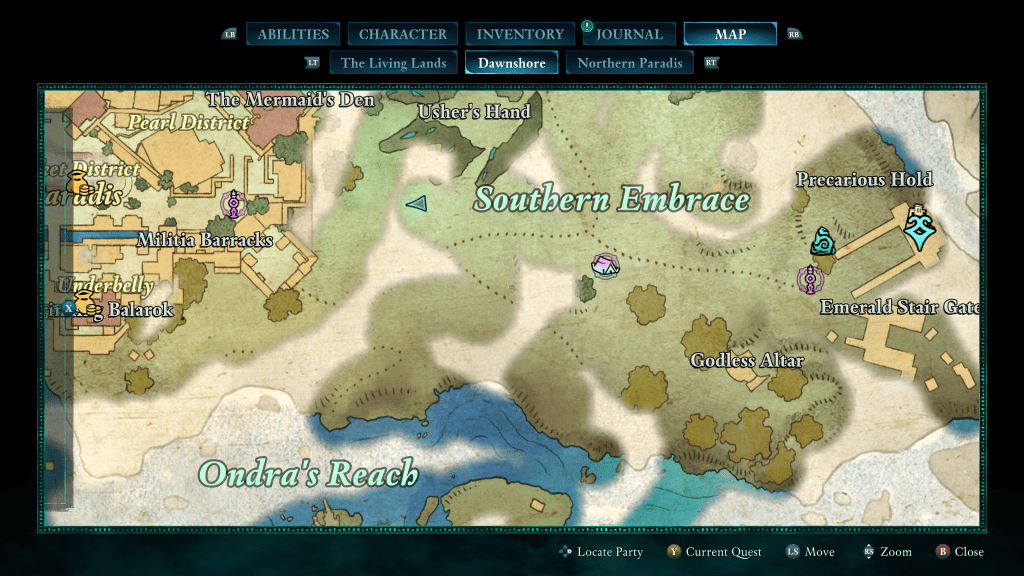Select the beacon marker near Emerald Stair Gate
Image resolution: width=1024 pixels, height=576 pixels.
[x=809, y=279]
